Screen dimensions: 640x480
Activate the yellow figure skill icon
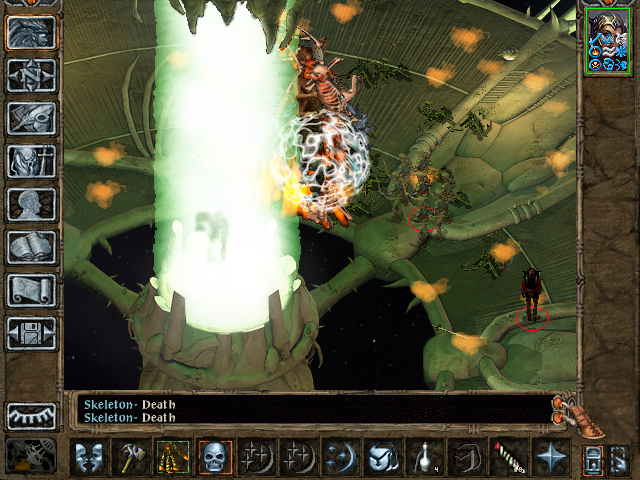click(172, 457)
